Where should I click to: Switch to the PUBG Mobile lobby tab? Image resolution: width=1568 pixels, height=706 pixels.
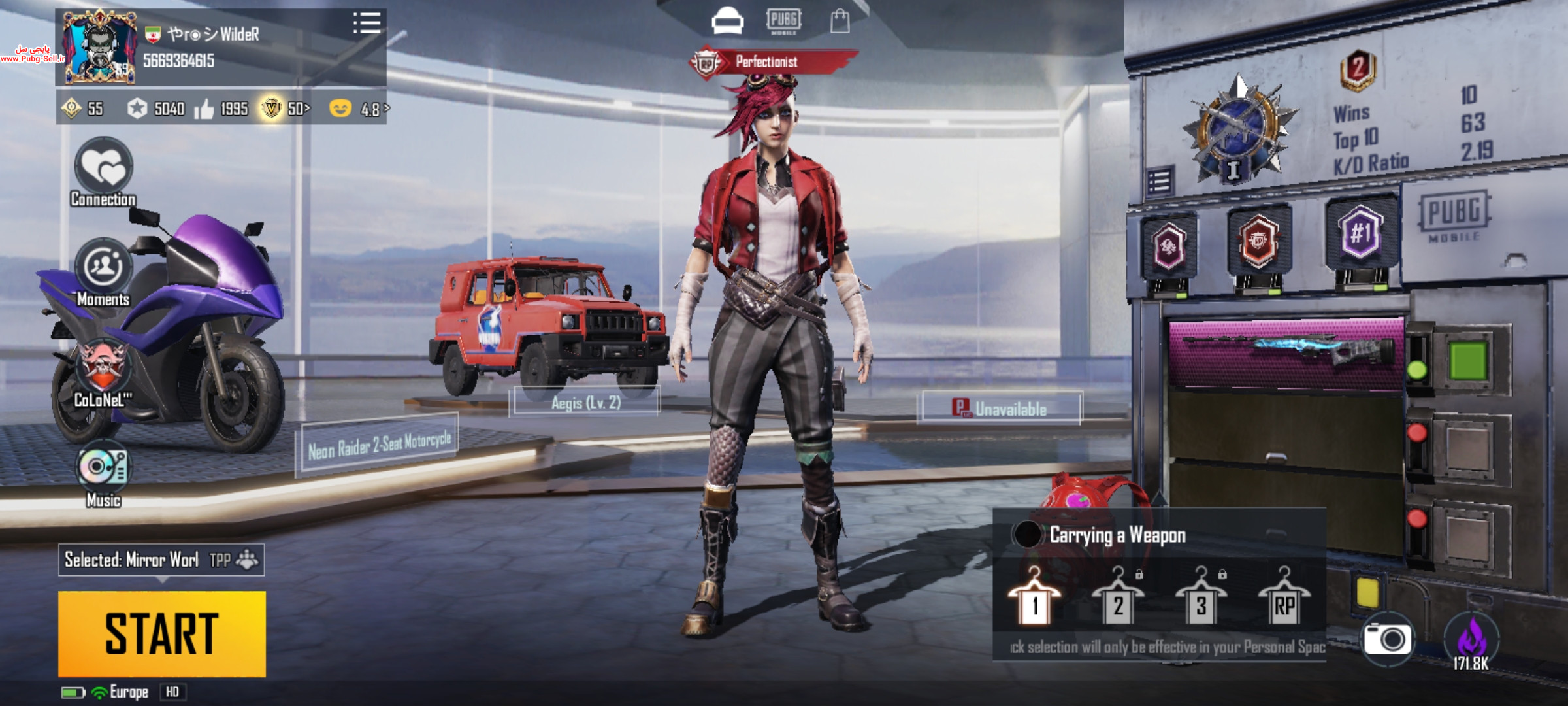pyautogui.click(x=783, y=22)
